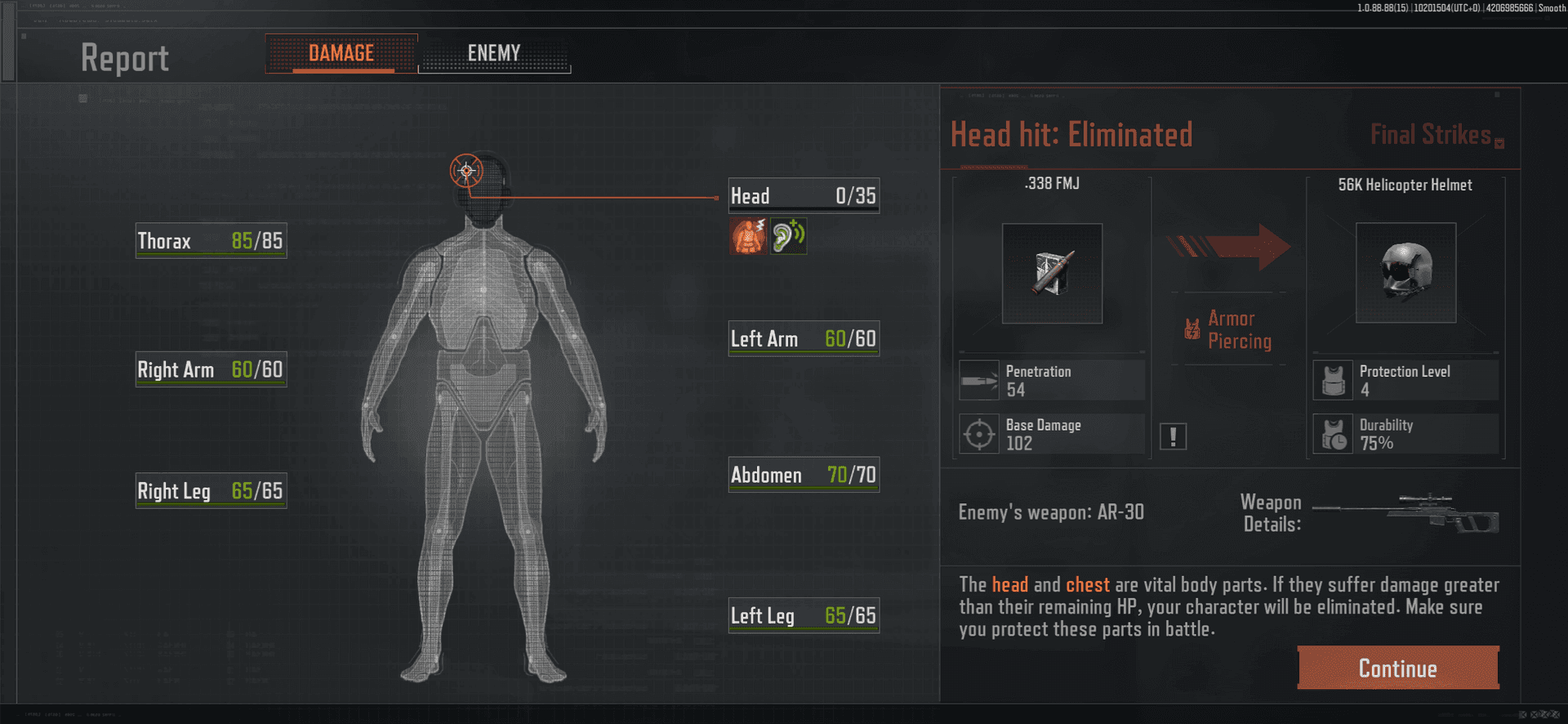Click the orange injury status icon
The image size is (1568, 724).
(x=748, y=236)
